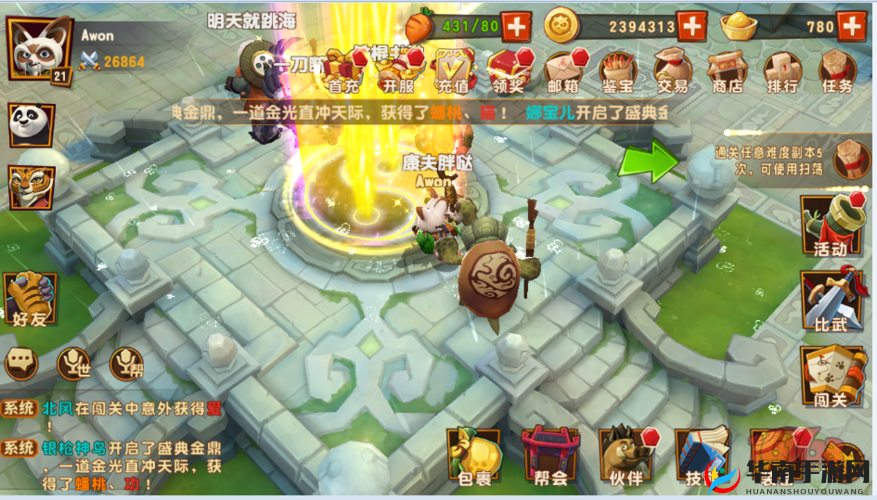Buy more coins with the coin plus button
Screen dimensions: 877x500
click(691, 26)
